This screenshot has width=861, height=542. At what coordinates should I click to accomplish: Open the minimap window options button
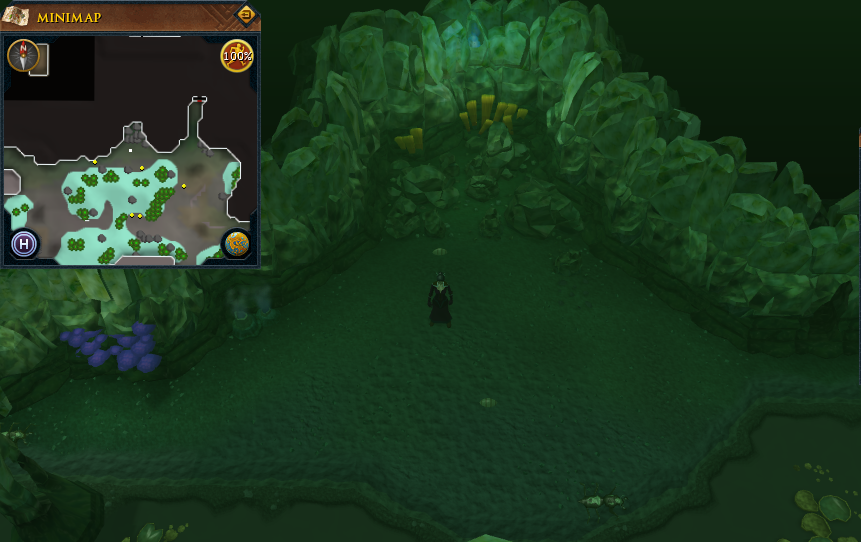pos(245,15)
